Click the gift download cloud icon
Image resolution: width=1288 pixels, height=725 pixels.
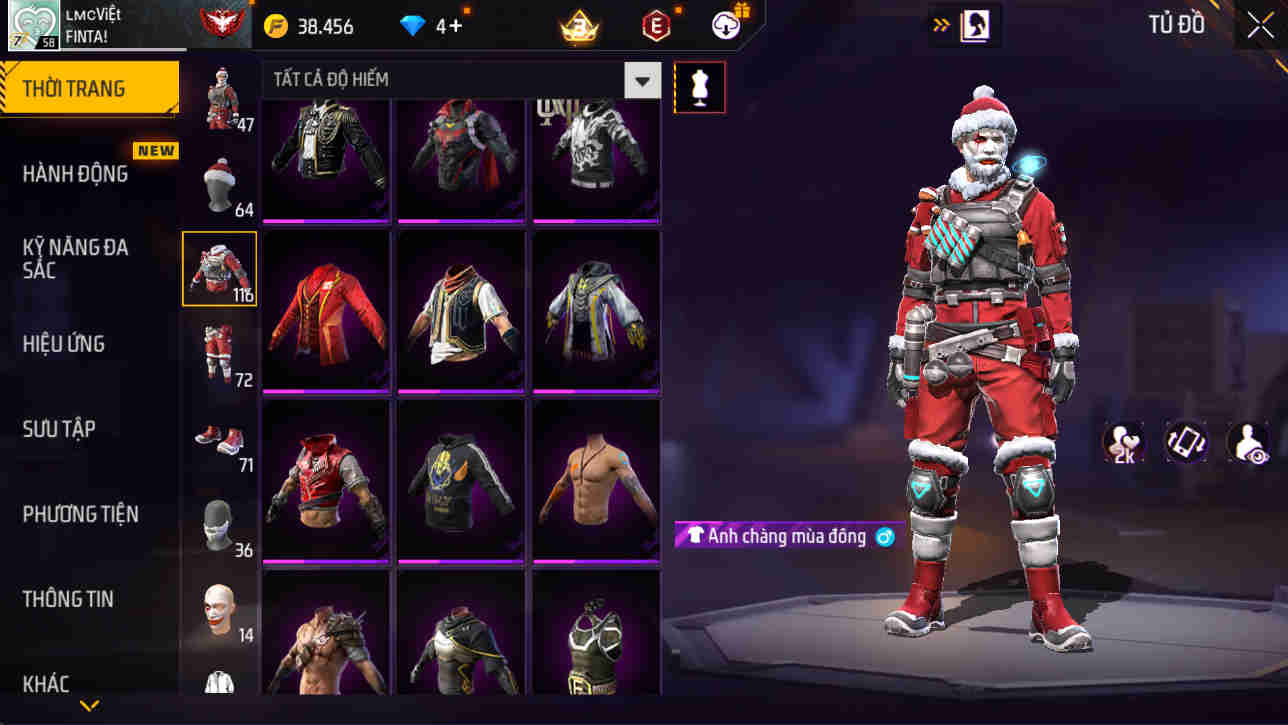click(x=726, y=25)
